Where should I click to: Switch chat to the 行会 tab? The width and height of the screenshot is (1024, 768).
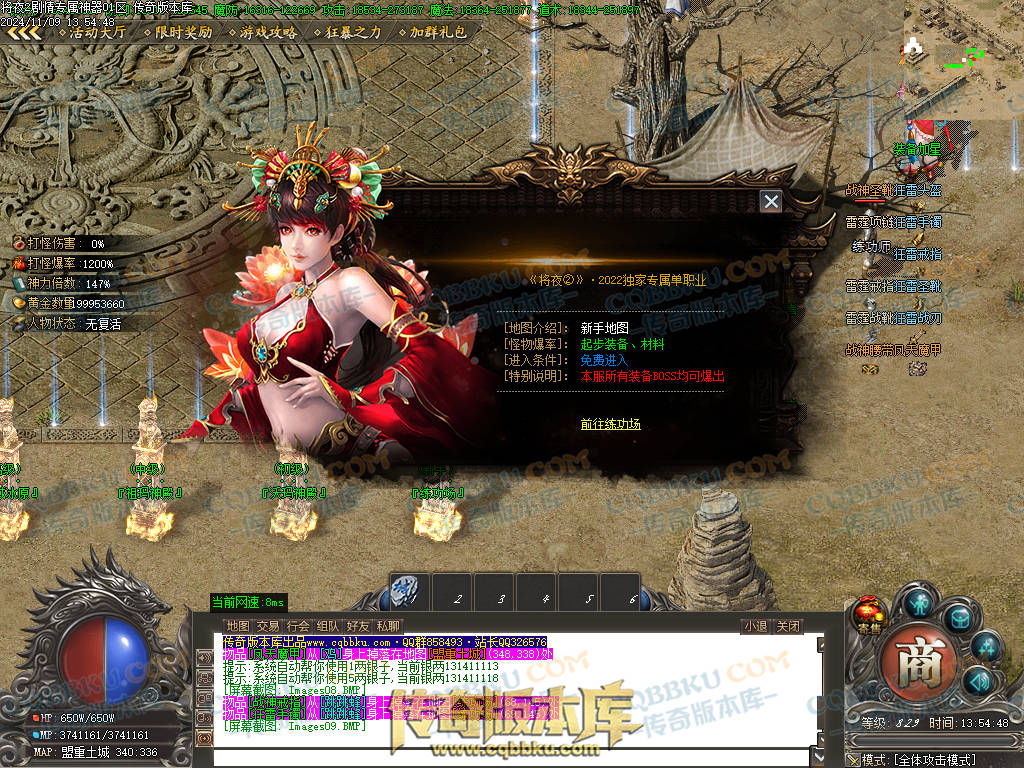[x=297, y=626]
